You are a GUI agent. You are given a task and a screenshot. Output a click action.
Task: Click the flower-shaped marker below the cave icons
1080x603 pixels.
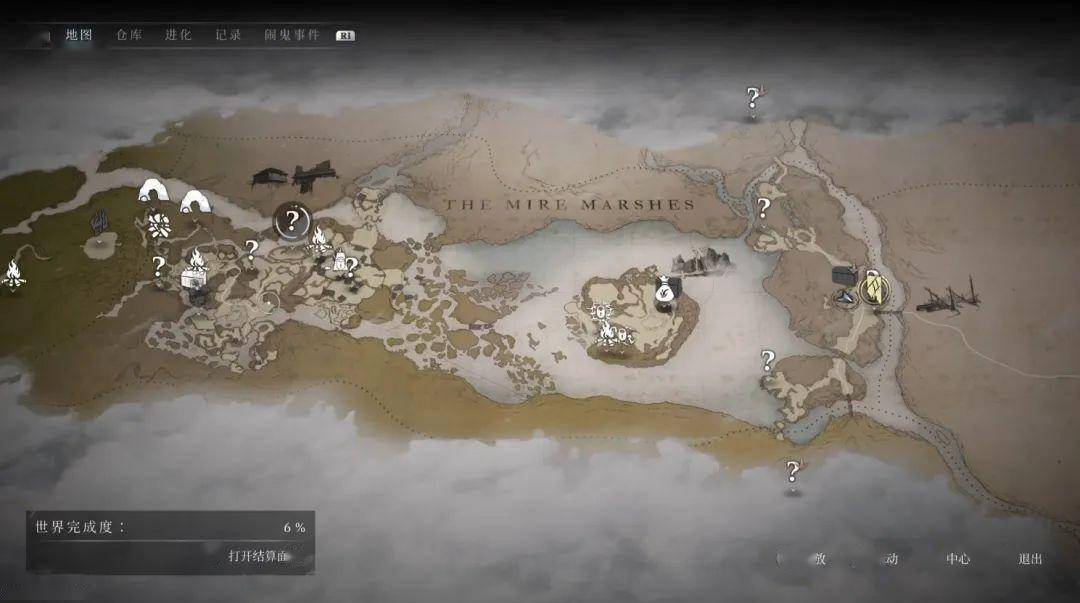tap(158, 224)
